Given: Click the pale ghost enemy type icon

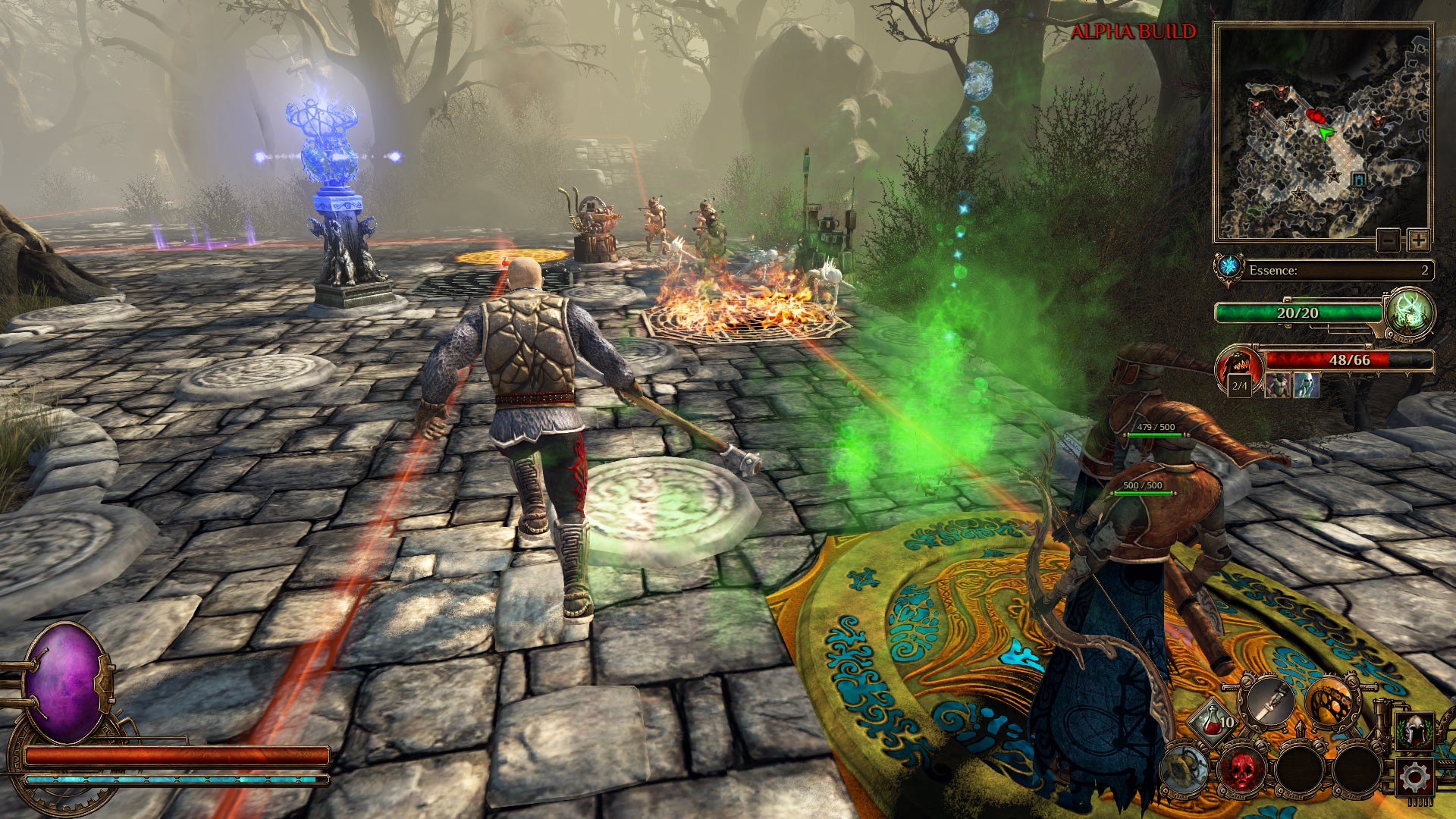Looking at the screenshot, I should 1306,385.
